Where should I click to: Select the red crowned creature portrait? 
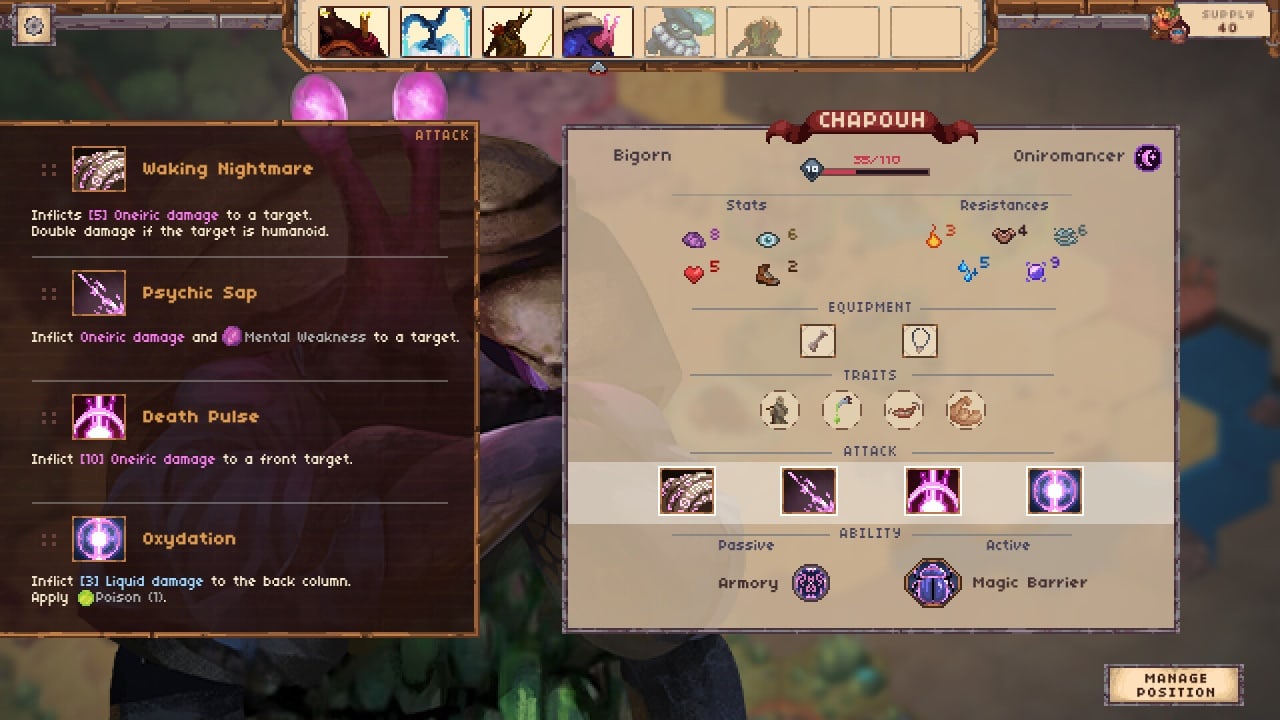[x=353, y=33]
